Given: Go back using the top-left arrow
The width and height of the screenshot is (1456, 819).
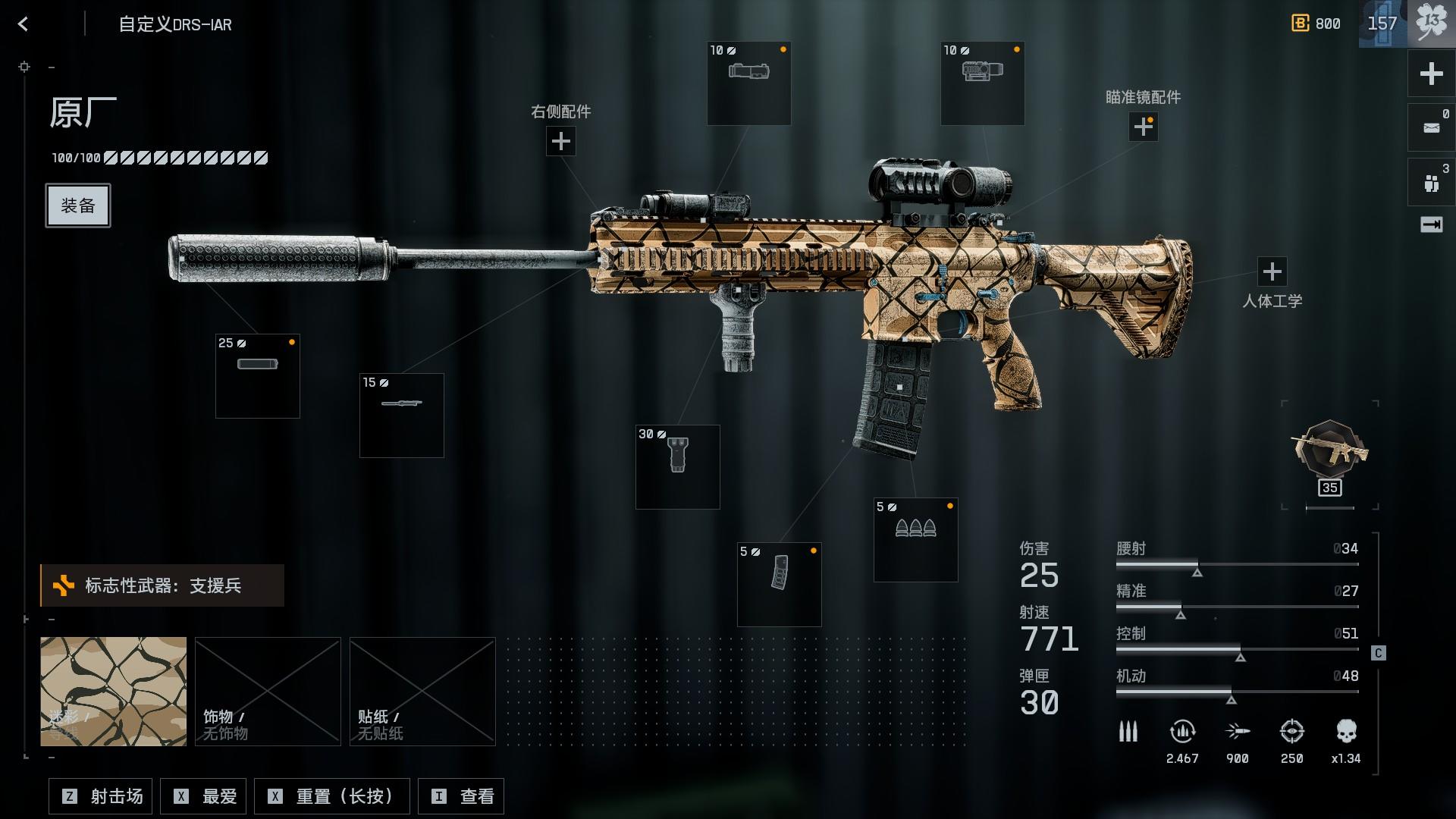Looking at the screenshot, I should coord(23,24).
